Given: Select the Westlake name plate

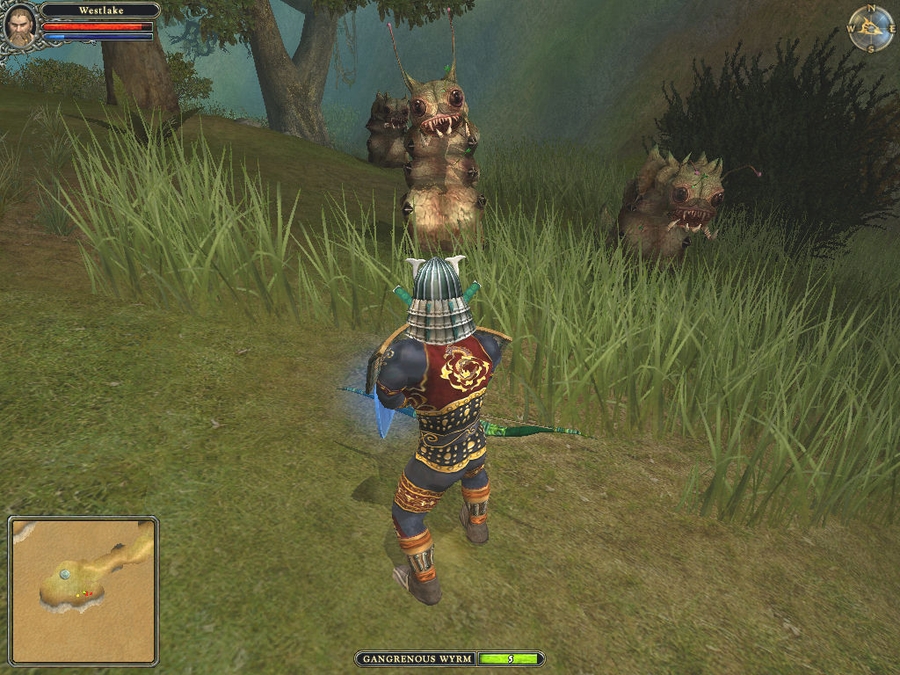Looking at the screenshot, I should (x=100, y=10).
